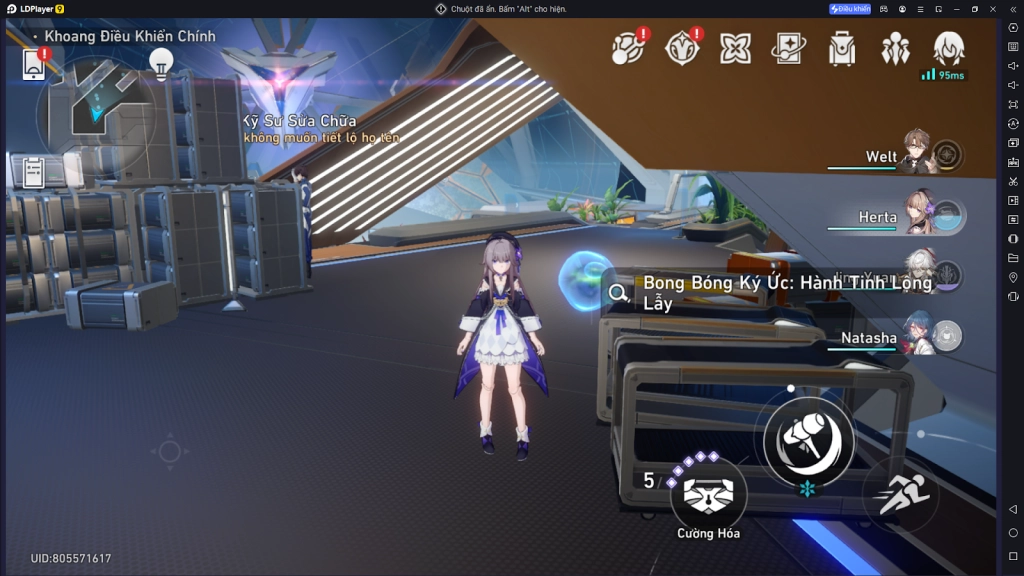
Task: Click the LDPlayer Điều khiển button
Action: point(850,9)
